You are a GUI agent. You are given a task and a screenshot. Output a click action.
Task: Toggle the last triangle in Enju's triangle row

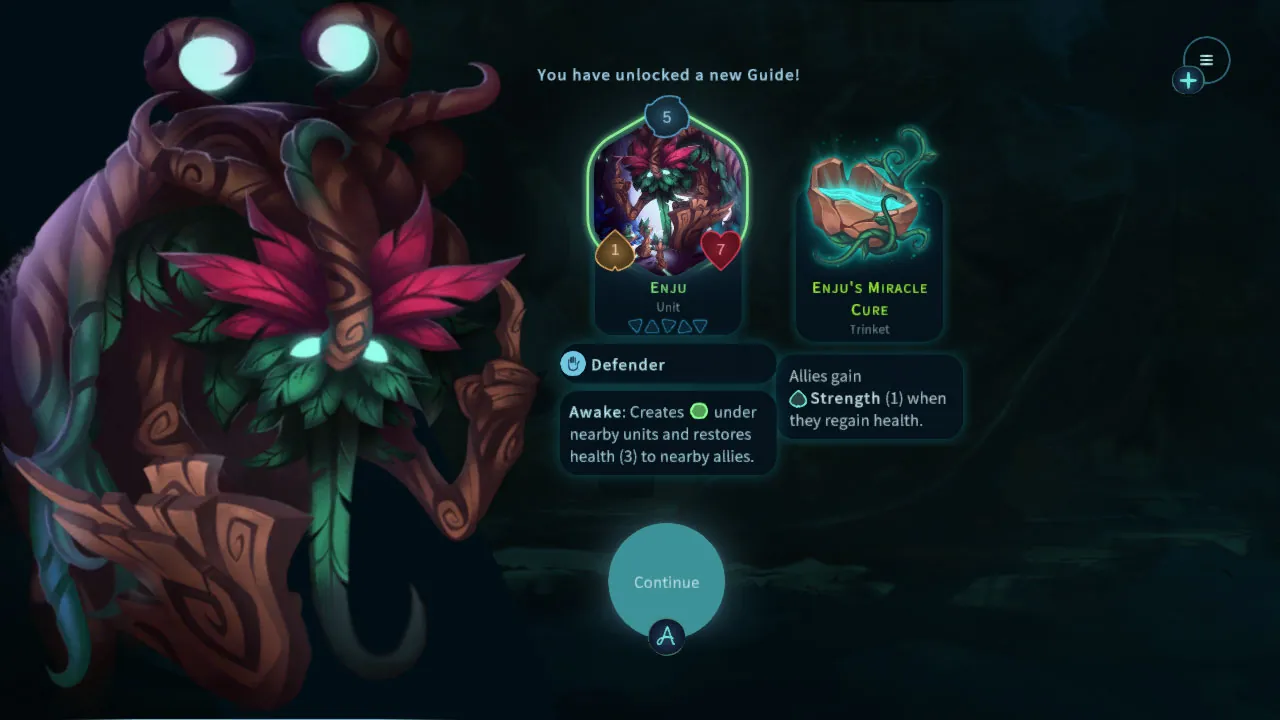pos(700,325)
